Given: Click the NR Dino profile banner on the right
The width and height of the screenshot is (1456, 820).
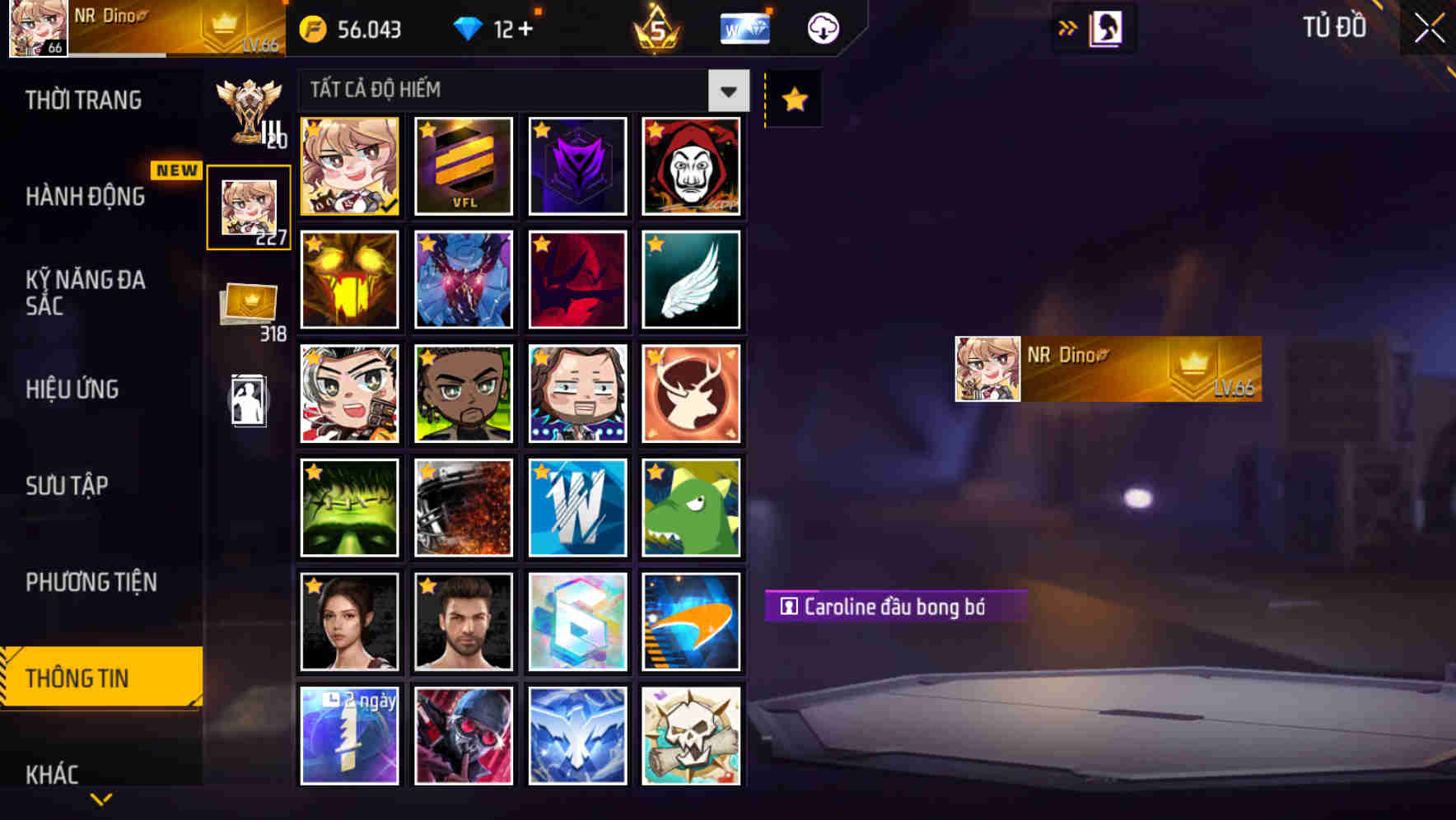Looking at the screenshot, I should click(x=1104, y=370).
